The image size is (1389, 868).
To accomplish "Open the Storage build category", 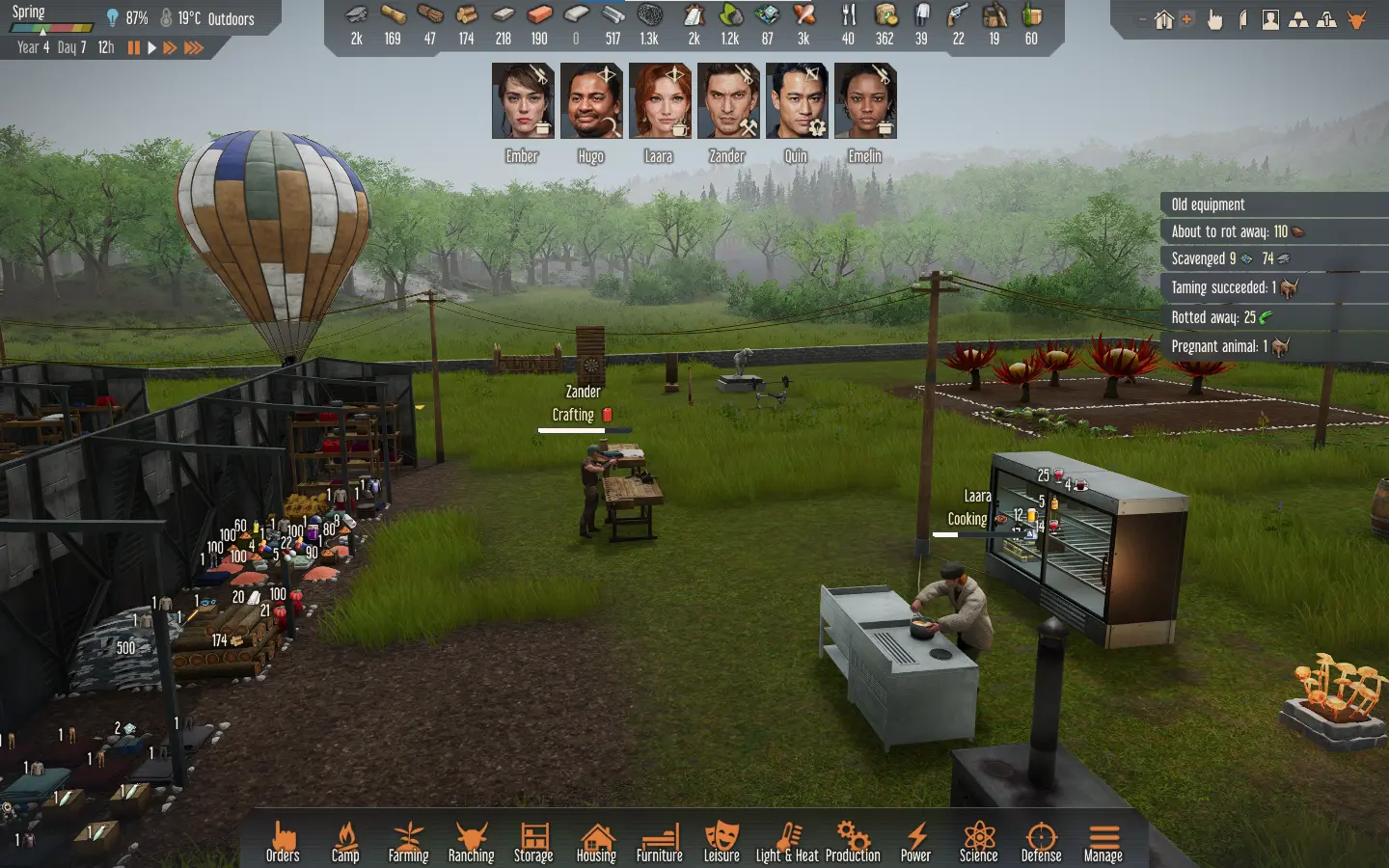I will point(533,841).
